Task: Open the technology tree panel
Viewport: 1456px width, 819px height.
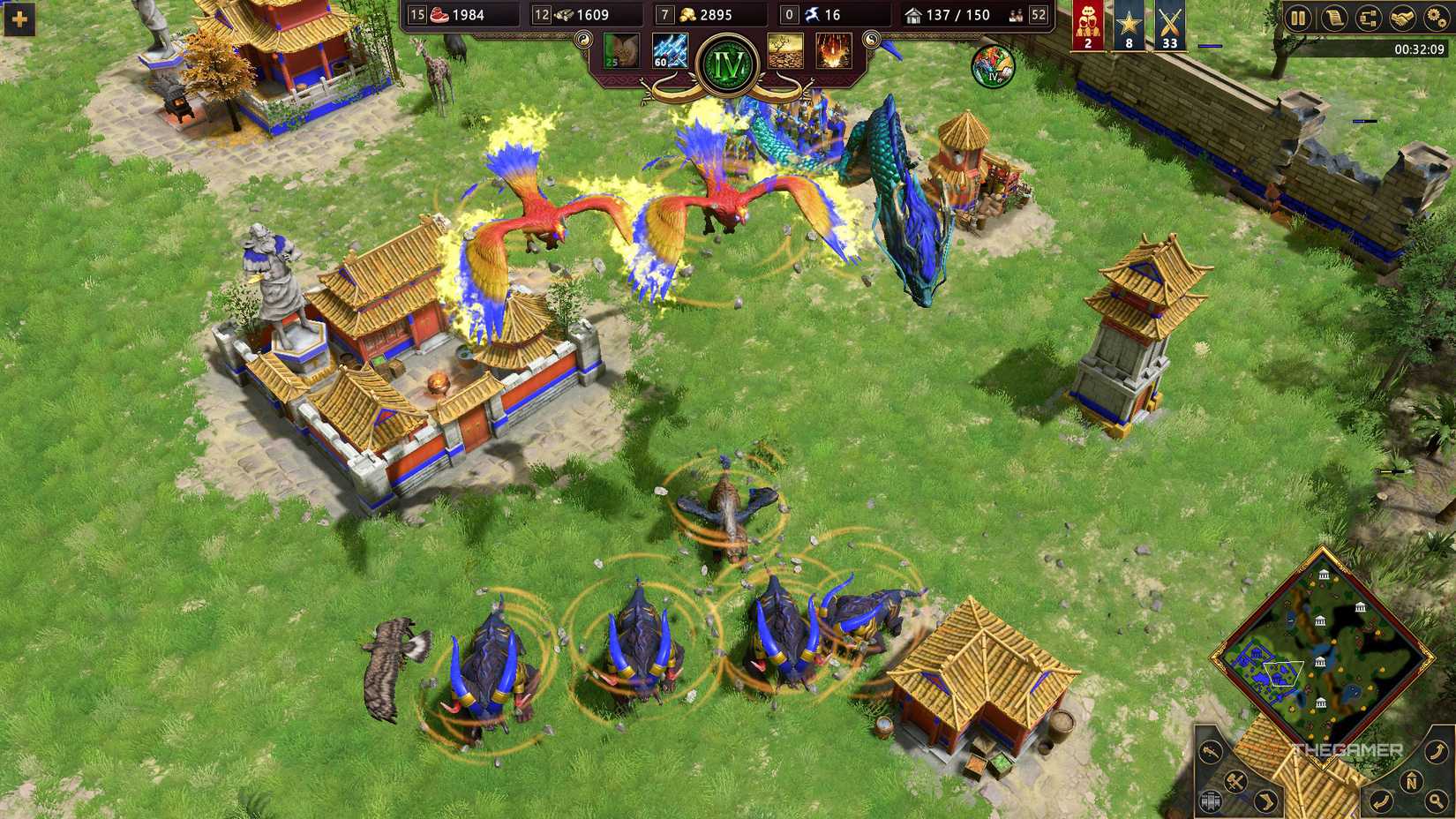Action: (x=1369, y=18)
